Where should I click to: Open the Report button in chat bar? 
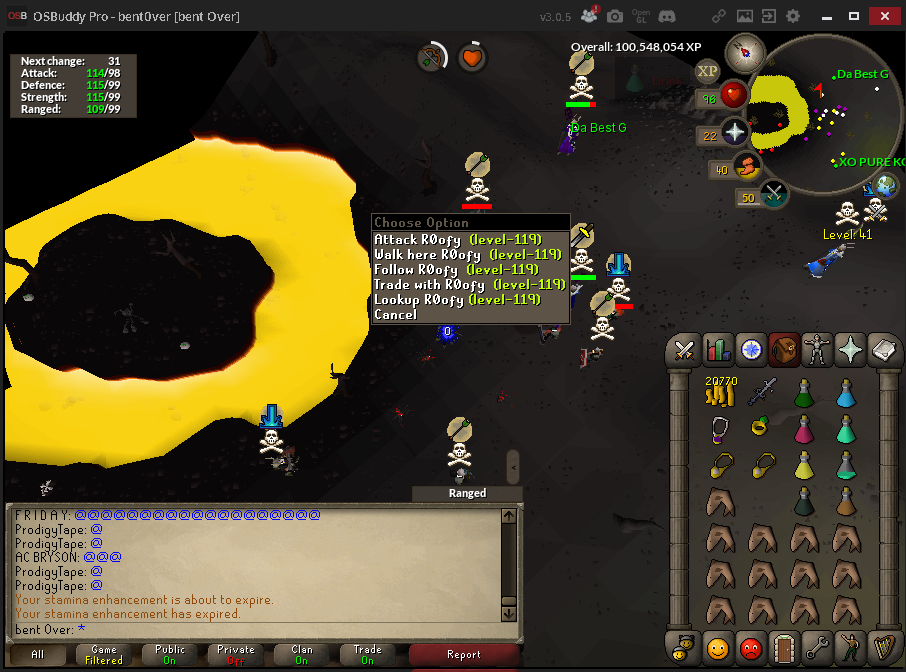click(464, 655)
